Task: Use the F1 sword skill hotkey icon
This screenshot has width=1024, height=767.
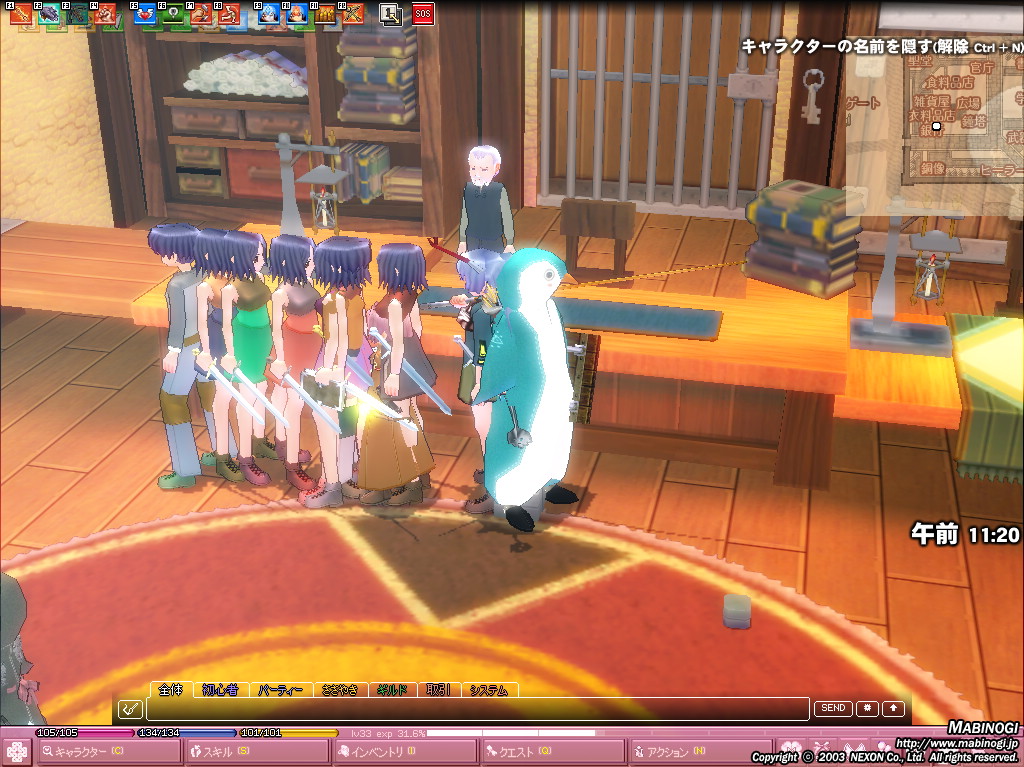Action: [21, 14]
